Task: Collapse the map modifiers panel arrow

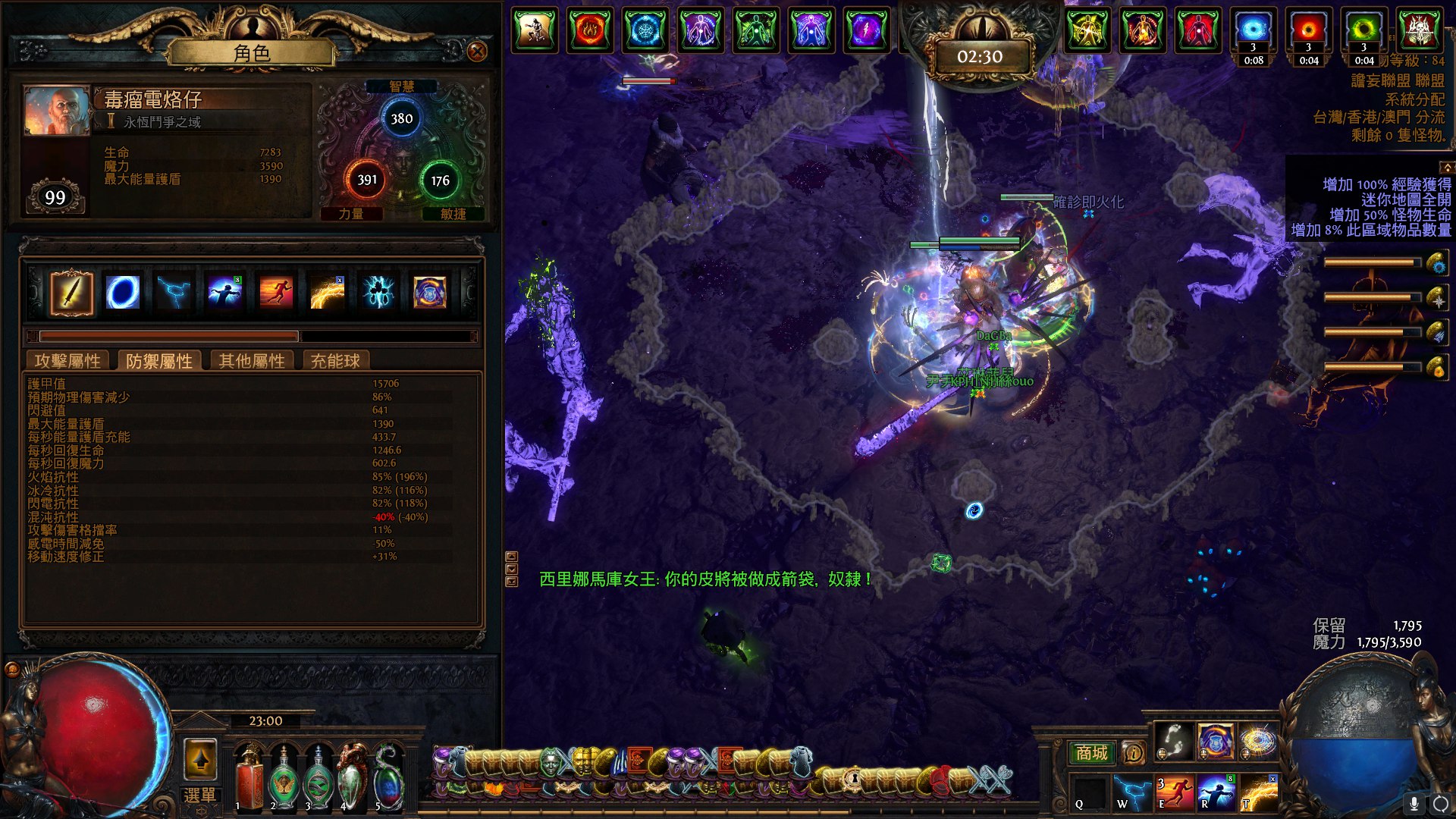Action: pos(1447,167)
